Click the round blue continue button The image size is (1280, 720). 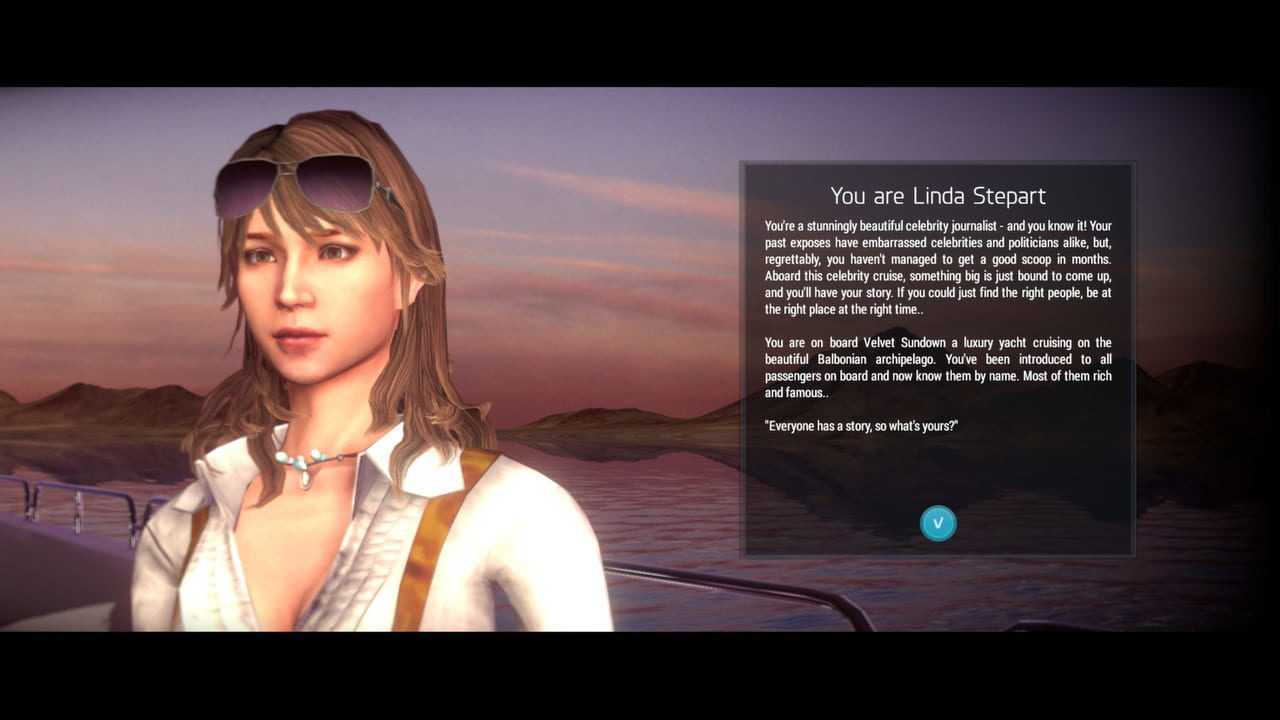pyautogui.click(x=938, y=523)
